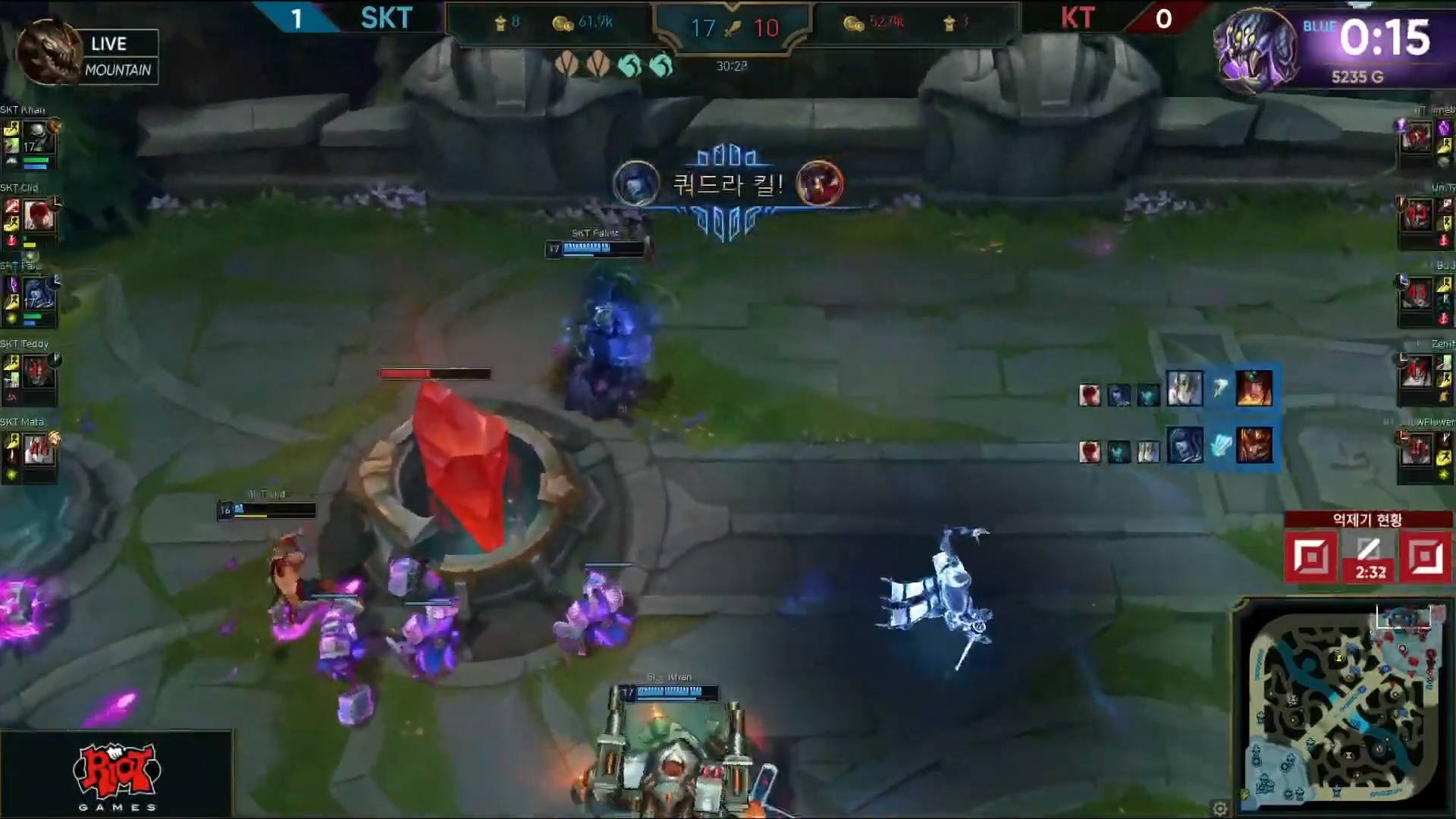
Task: Expand the KT kill count display
Action: click(767, 28)
